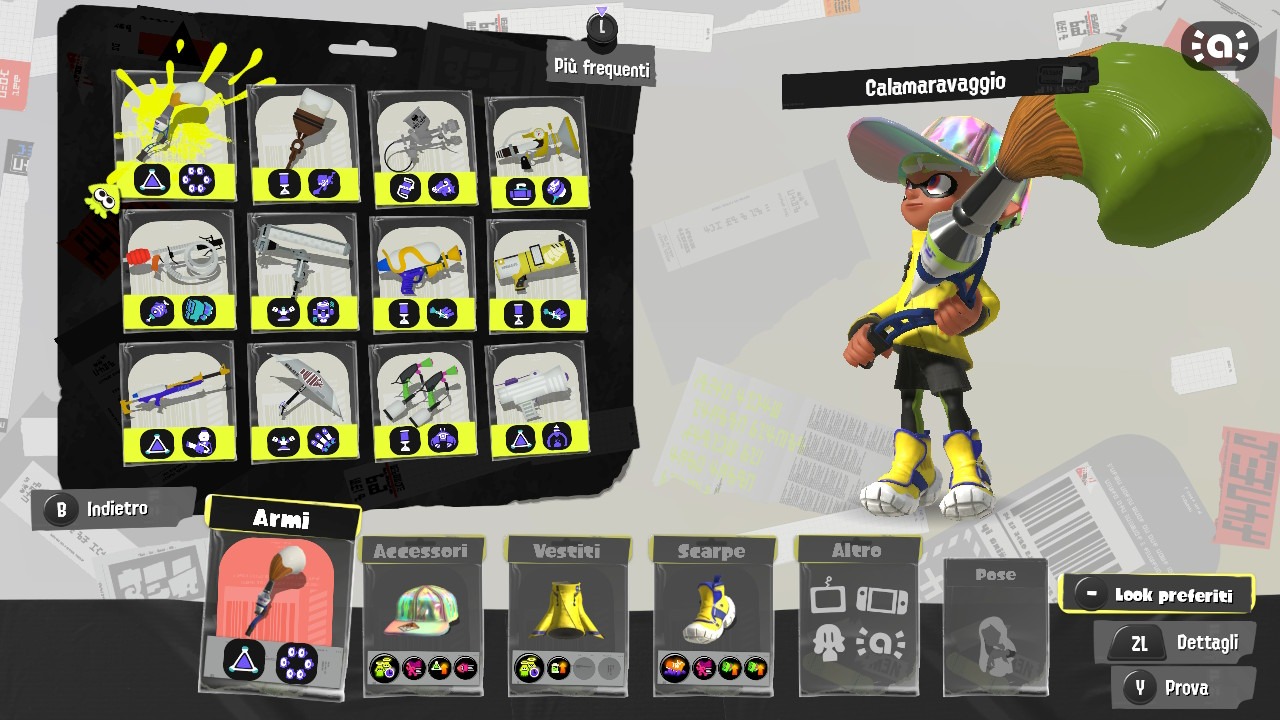Pick the white umbrella brella weapon
This screenshot has width=1280, height=720.
[301, 402]
